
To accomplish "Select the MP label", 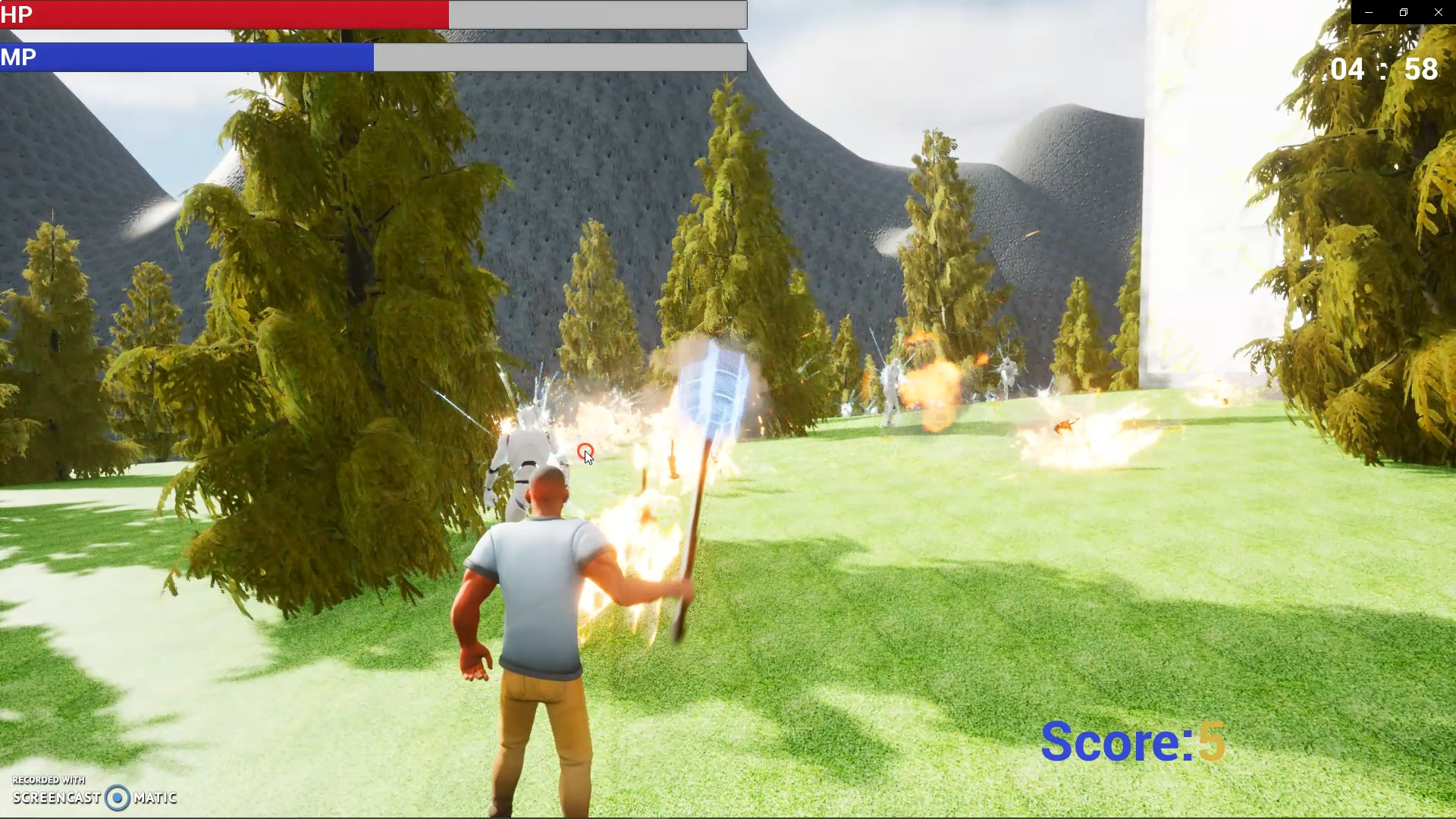I will pyautogui.click(x=20, y=57).
